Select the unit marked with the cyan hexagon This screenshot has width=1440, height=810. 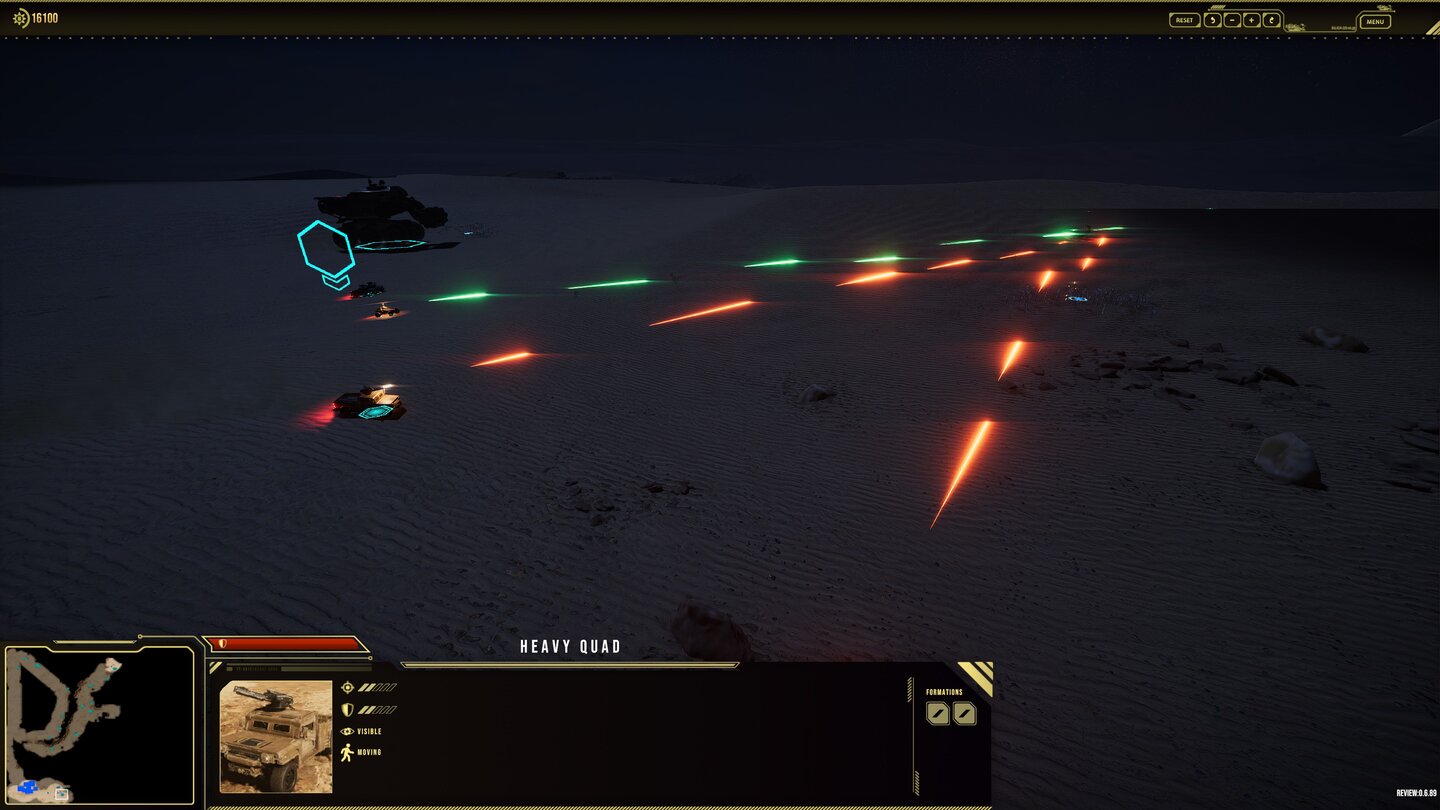tap(367, 290)
